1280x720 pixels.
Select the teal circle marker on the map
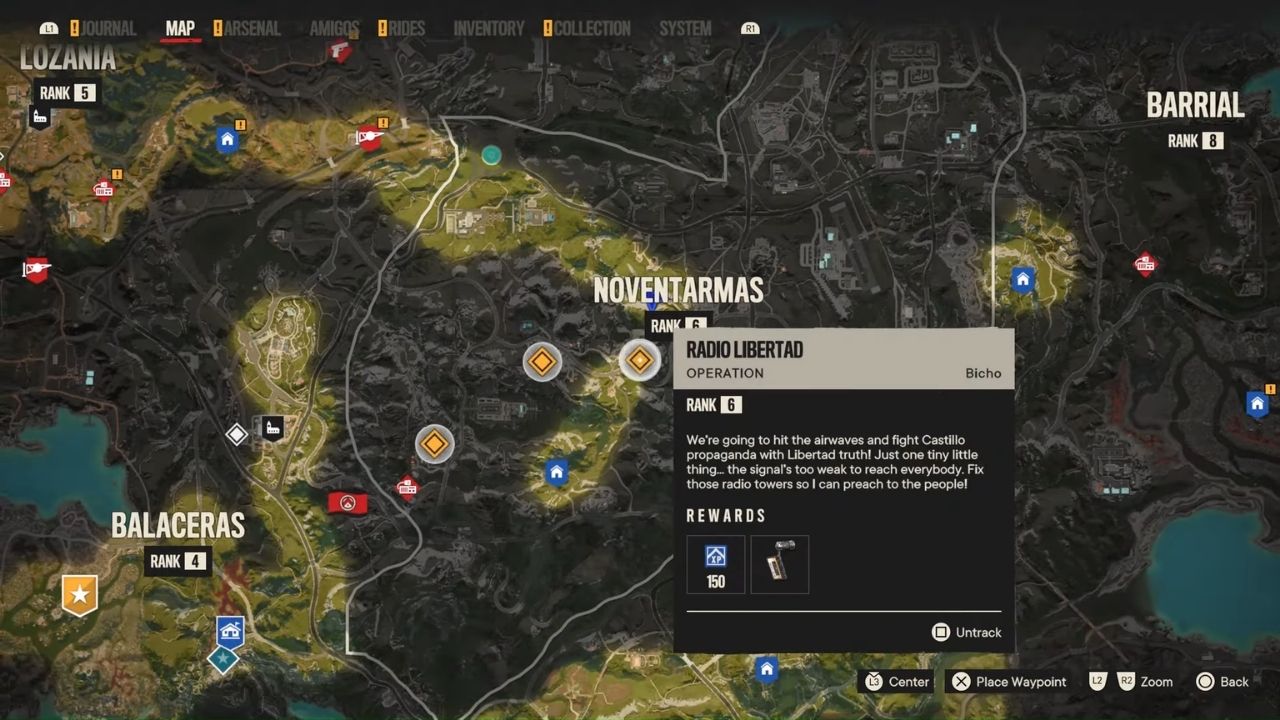(x=491, y=155)
